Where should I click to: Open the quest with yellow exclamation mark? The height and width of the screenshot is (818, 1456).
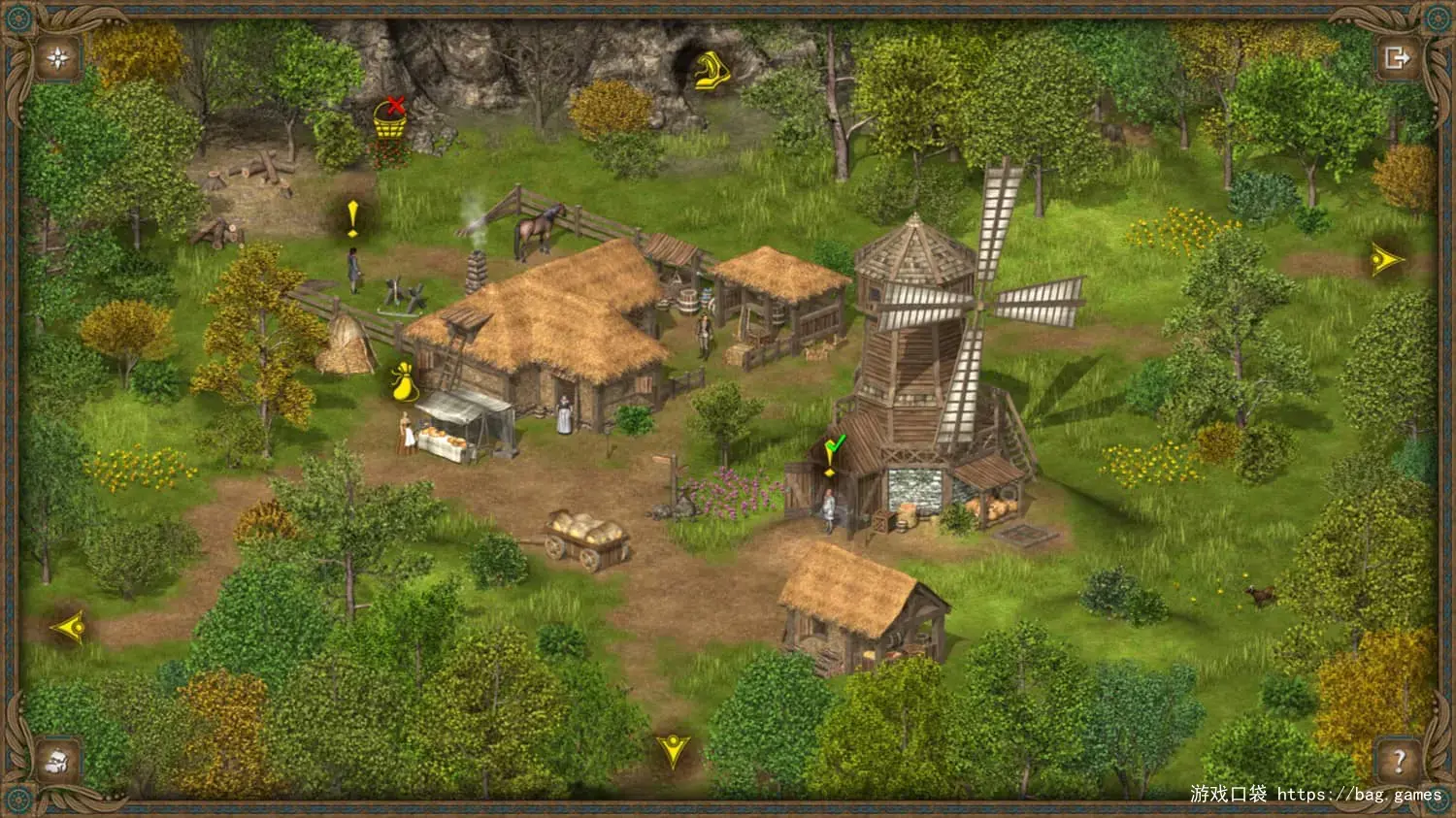point(352,219)
